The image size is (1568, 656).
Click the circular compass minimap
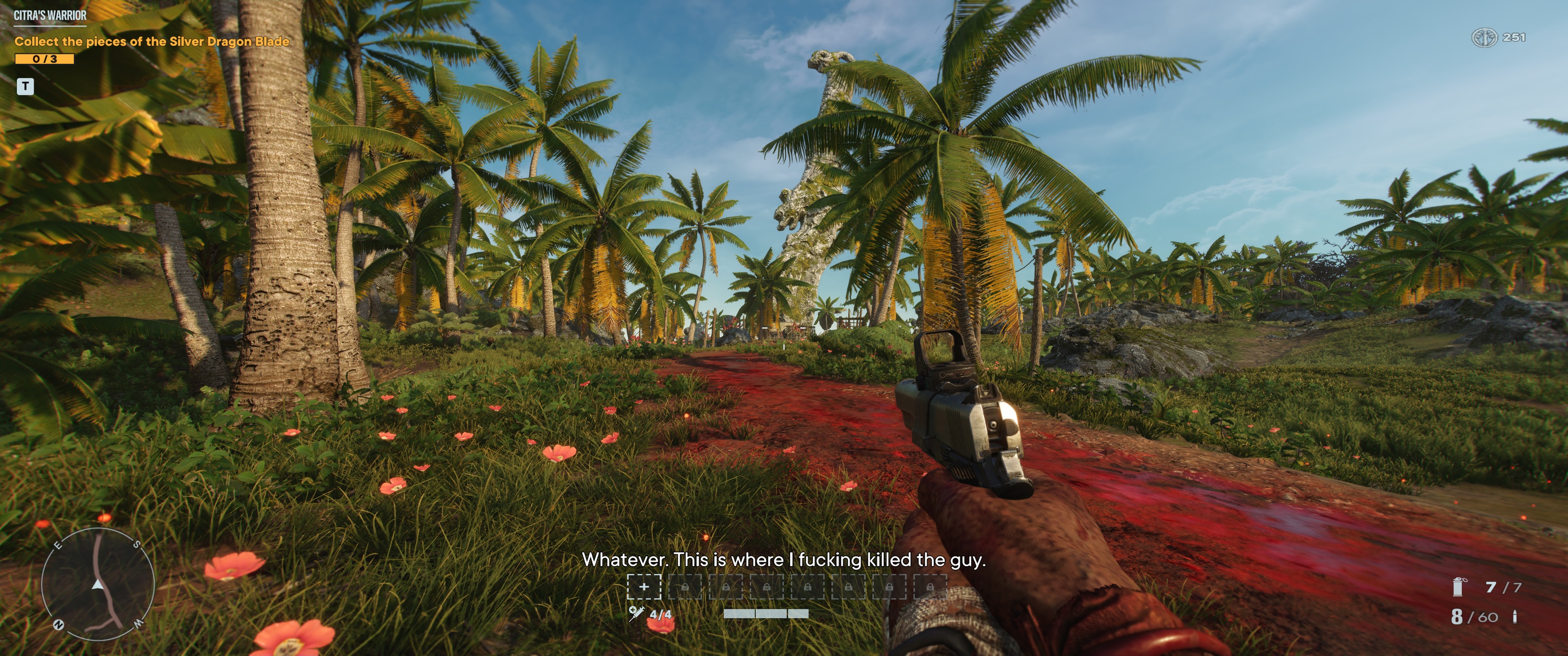tap(98, 584)
